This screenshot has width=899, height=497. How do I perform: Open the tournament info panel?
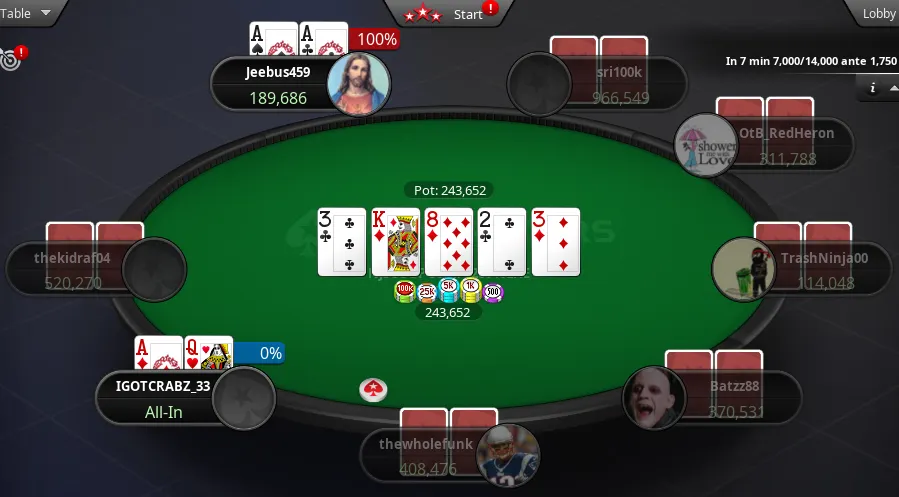(872, 88)
